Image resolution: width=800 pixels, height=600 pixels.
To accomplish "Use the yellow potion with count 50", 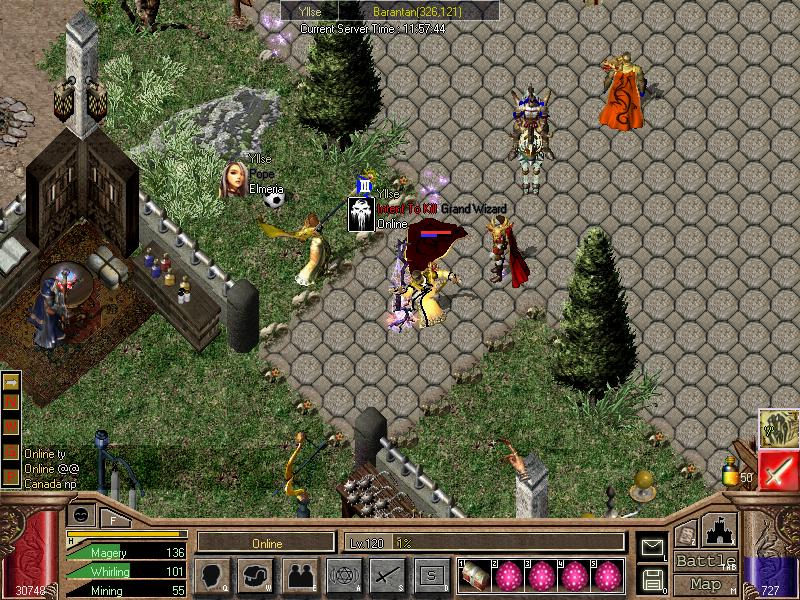I will [733, 470].
